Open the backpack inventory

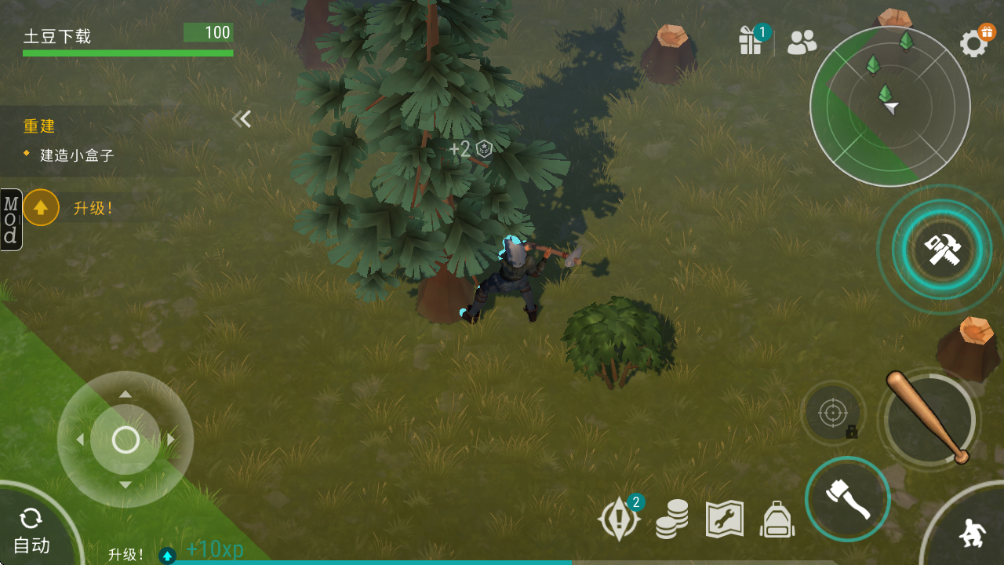tap(777, 519)
